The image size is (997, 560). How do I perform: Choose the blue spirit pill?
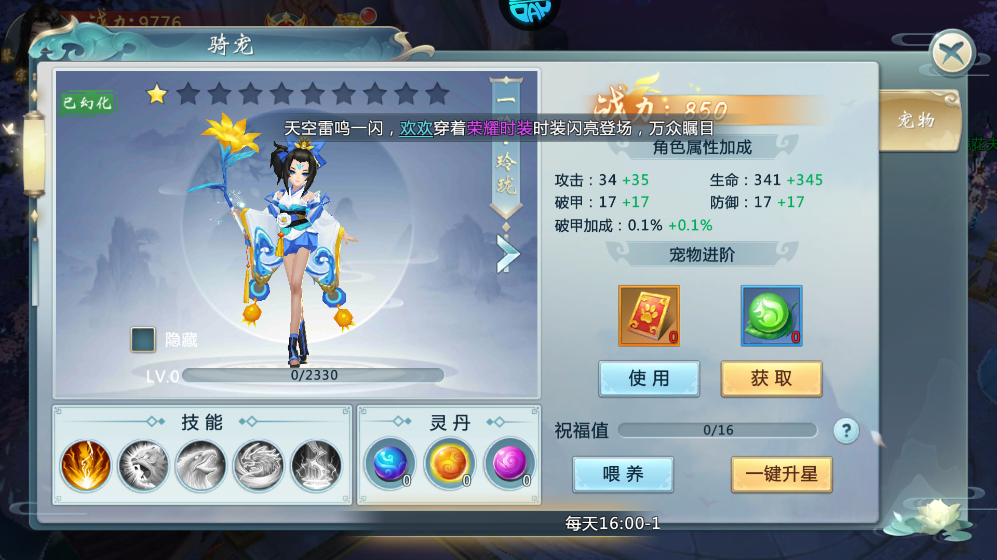tap(388, 463)
